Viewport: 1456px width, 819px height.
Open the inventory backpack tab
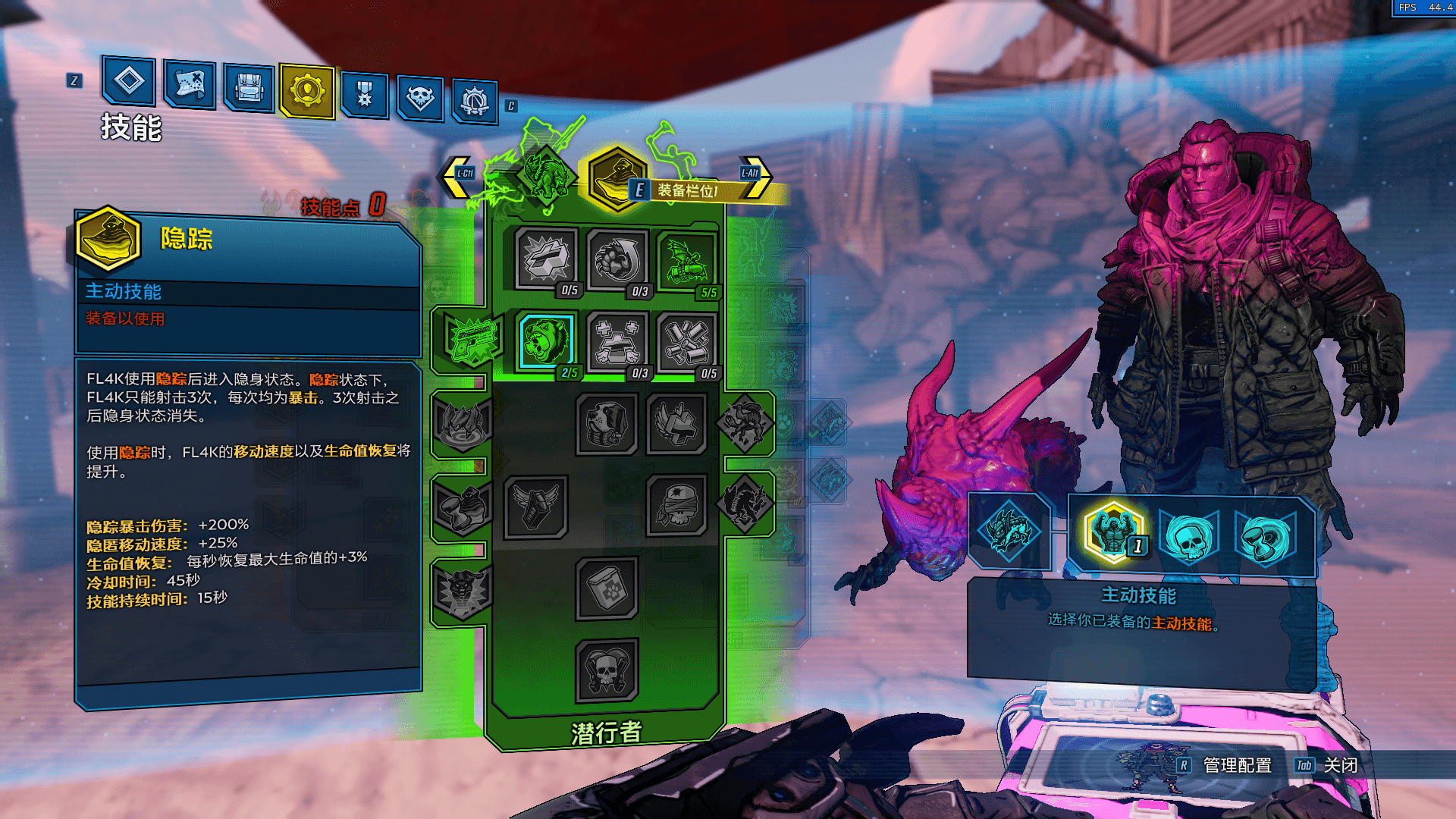[x=249, y=88]
